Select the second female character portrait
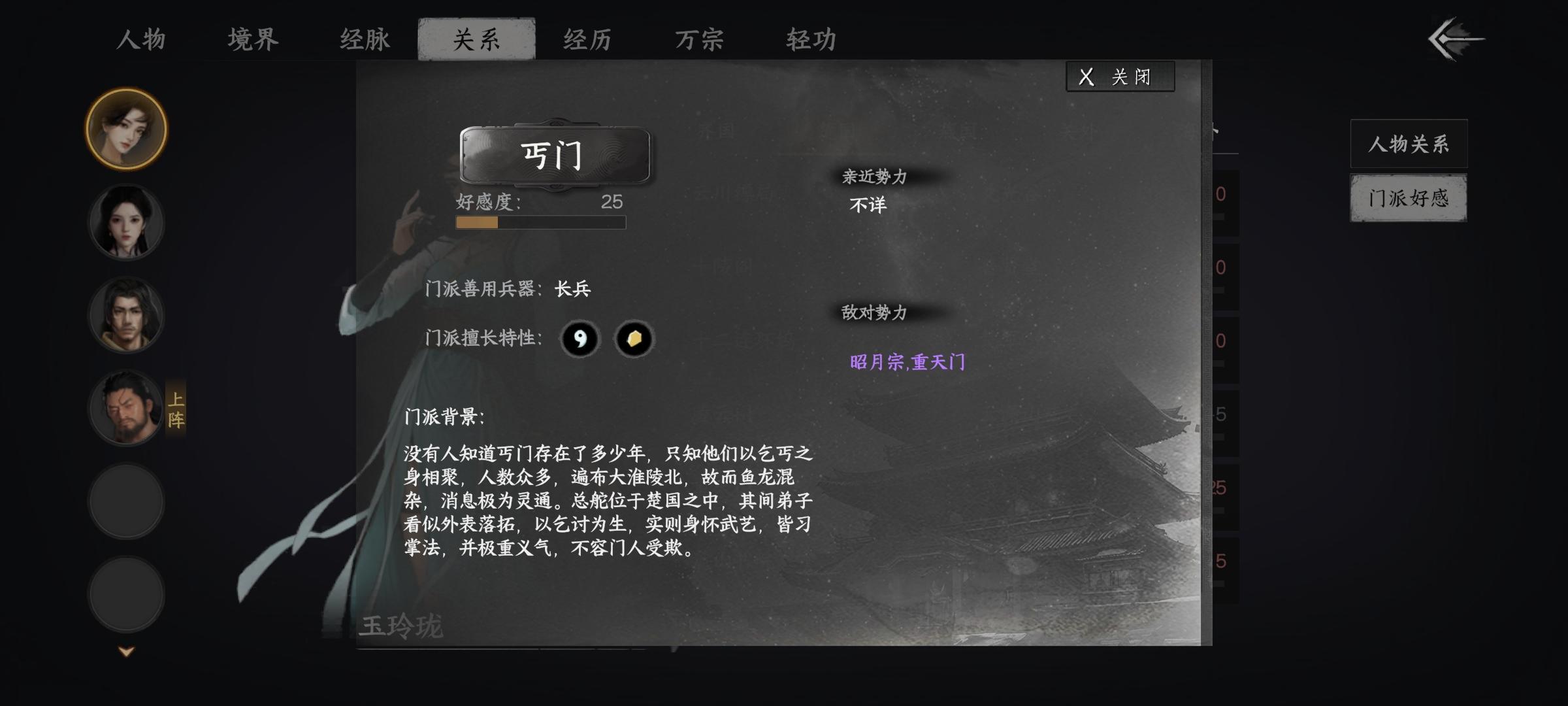 point(125,222)
